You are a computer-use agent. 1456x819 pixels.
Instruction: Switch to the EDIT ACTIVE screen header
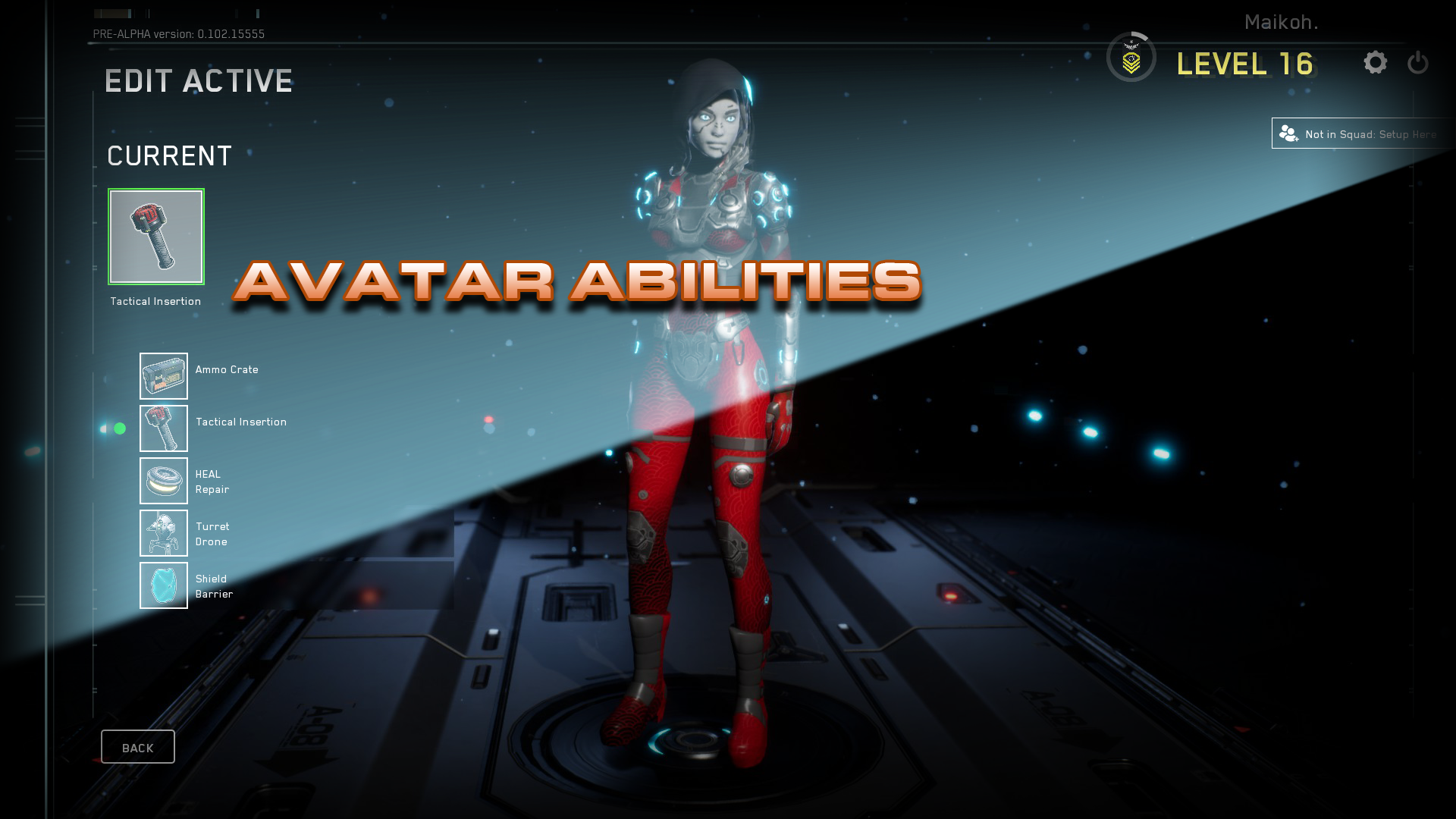199,80
